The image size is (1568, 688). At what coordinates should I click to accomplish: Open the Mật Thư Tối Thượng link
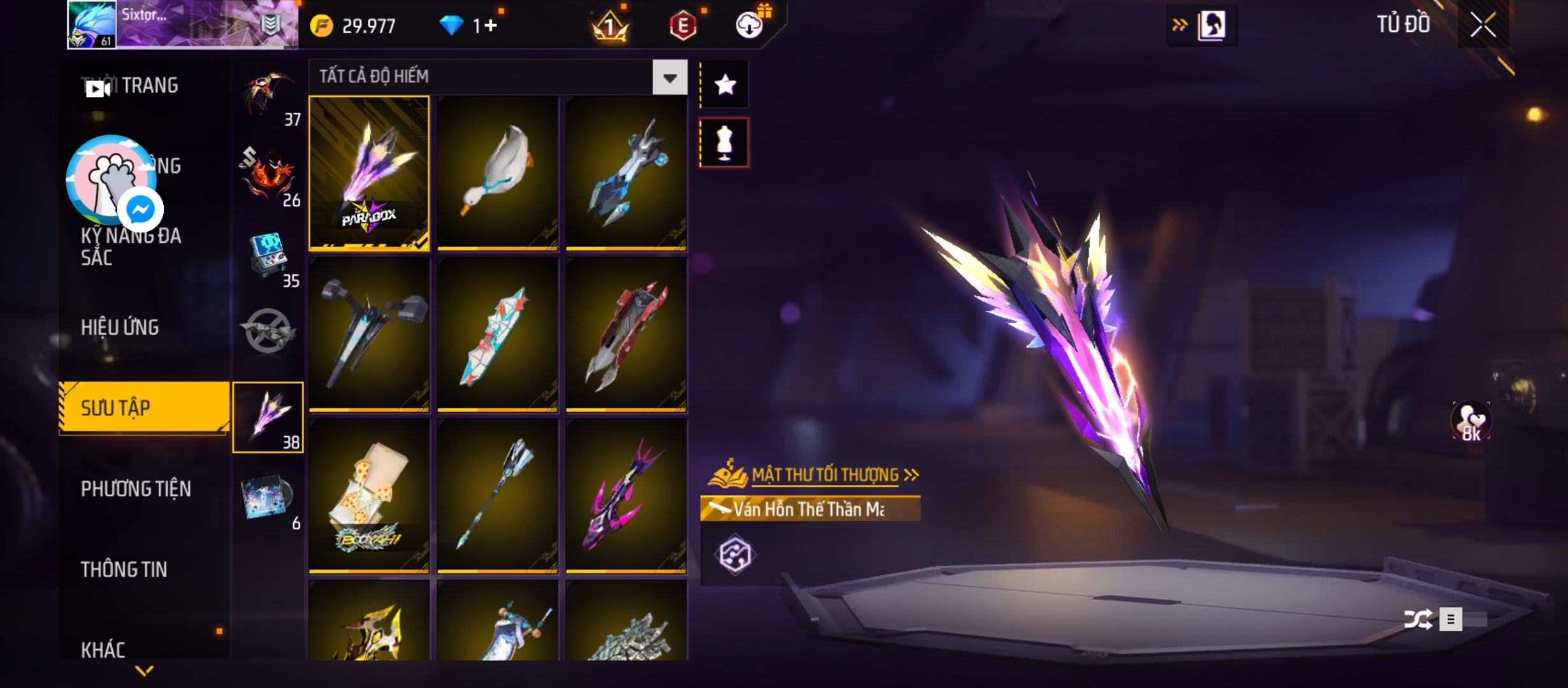[825, 475]
